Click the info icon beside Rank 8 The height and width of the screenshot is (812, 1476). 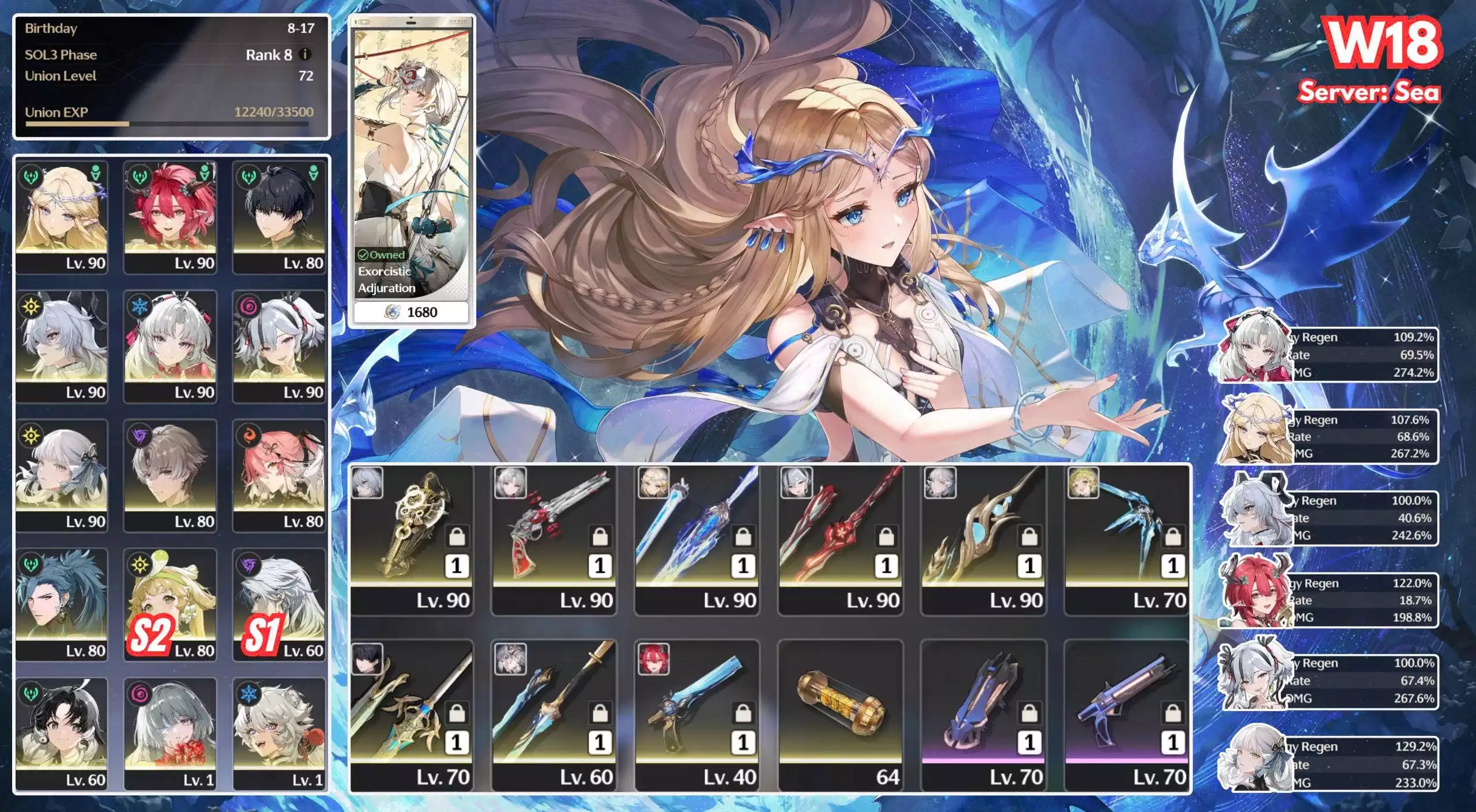pyautogui.click(x=306, y=54)
